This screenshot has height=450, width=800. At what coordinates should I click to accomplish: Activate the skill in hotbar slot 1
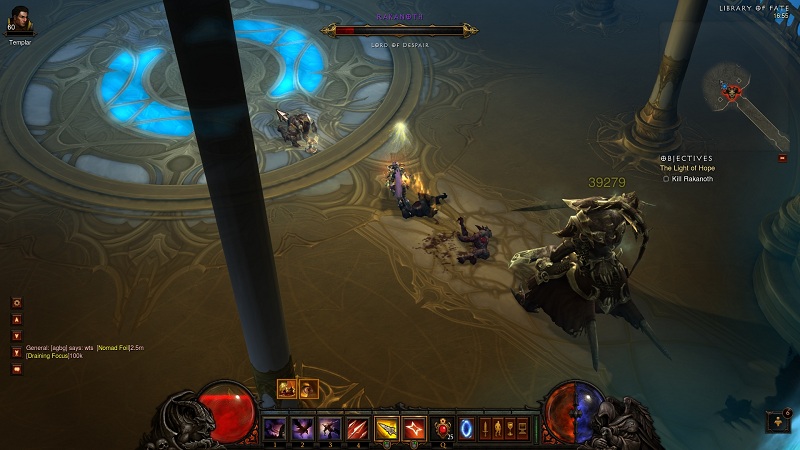coord(274,428)
